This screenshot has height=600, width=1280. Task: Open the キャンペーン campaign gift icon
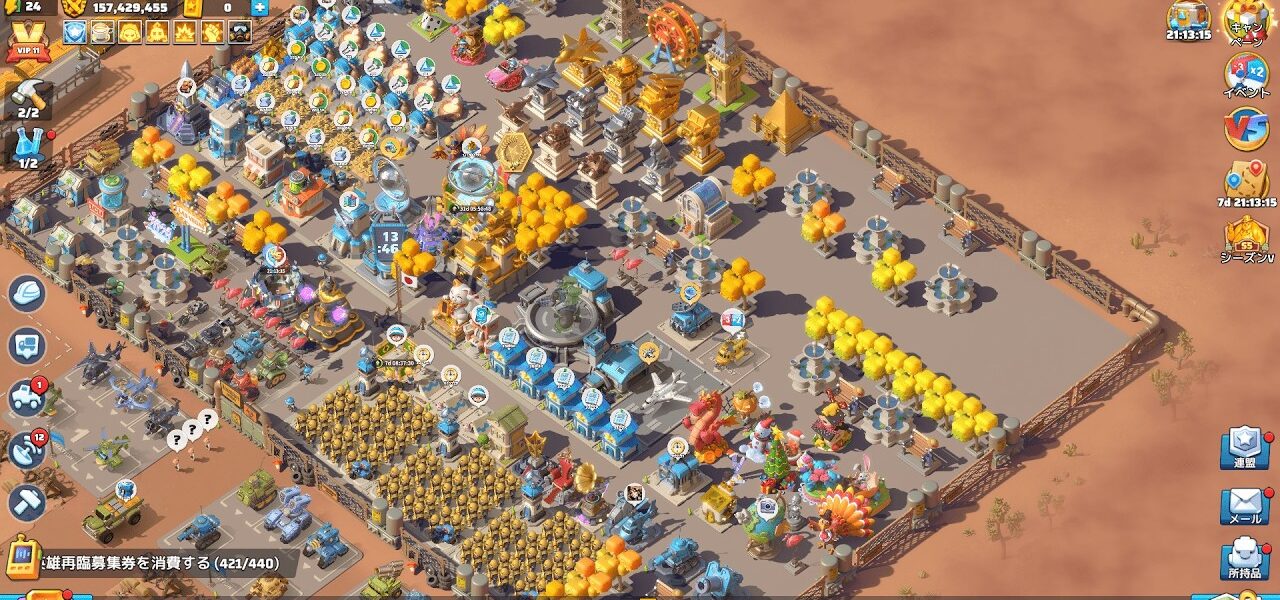[x=1245, y=20]
